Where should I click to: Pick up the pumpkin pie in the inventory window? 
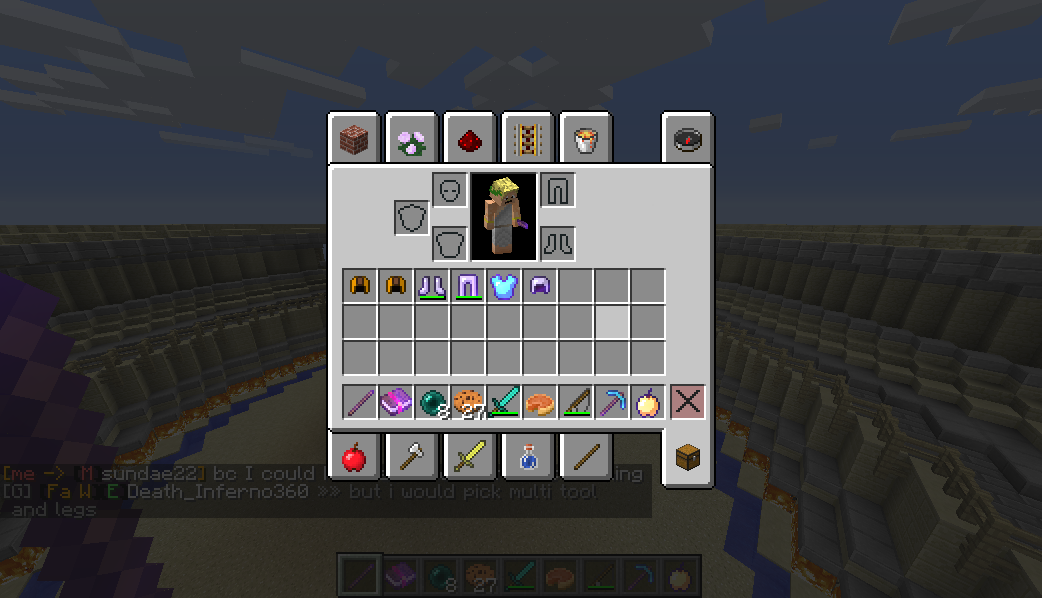(x=540, y=402)
